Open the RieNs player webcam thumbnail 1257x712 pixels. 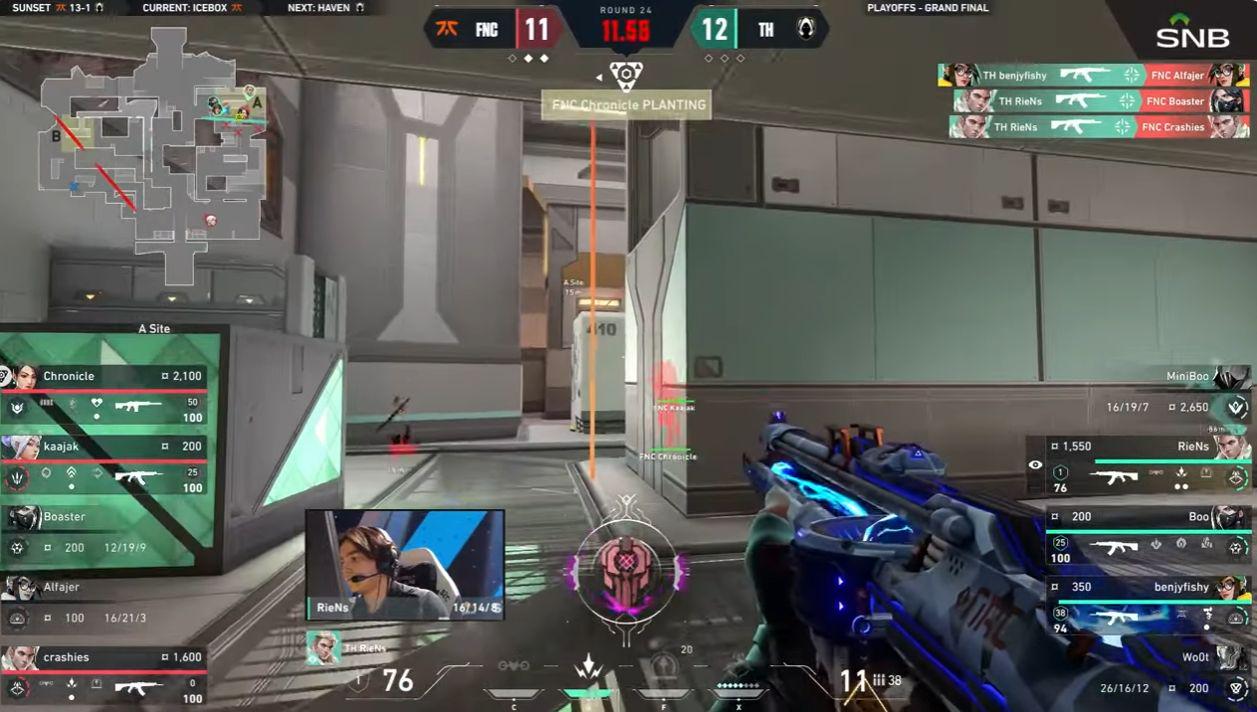[x=404, y=564]
